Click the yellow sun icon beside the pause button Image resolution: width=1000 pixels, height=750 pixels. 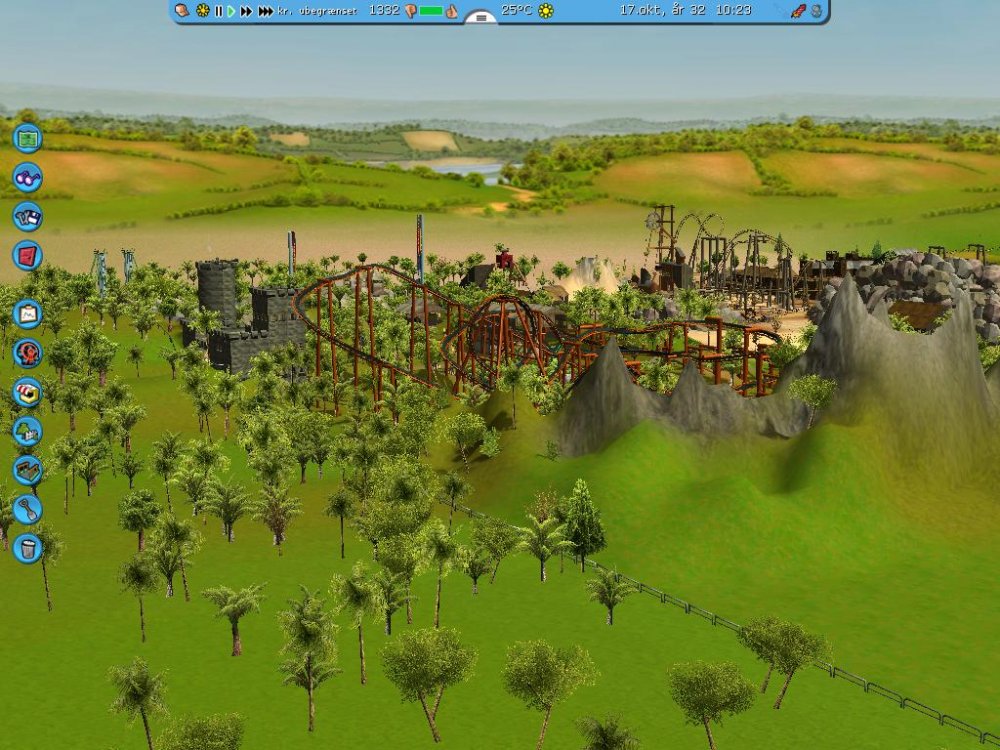203,11
